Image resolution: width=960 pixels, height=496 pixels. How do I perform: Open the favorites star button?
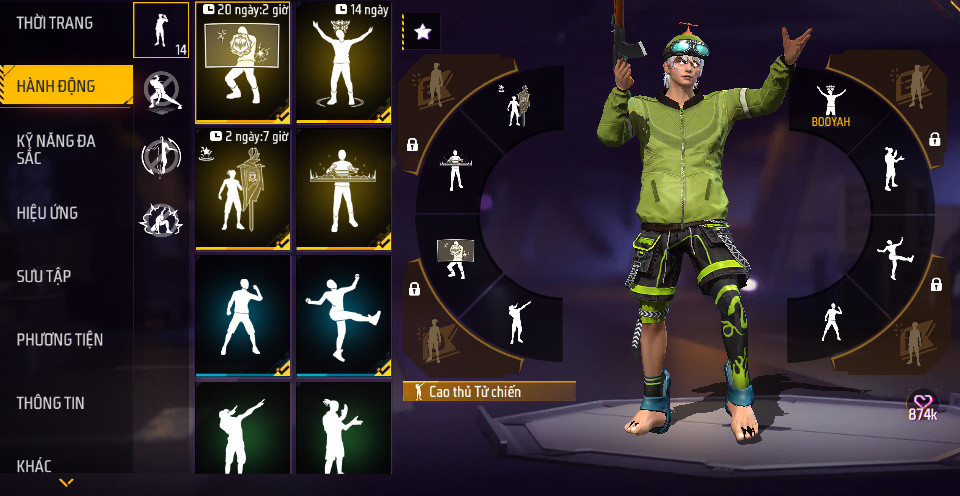click(422, 32)
